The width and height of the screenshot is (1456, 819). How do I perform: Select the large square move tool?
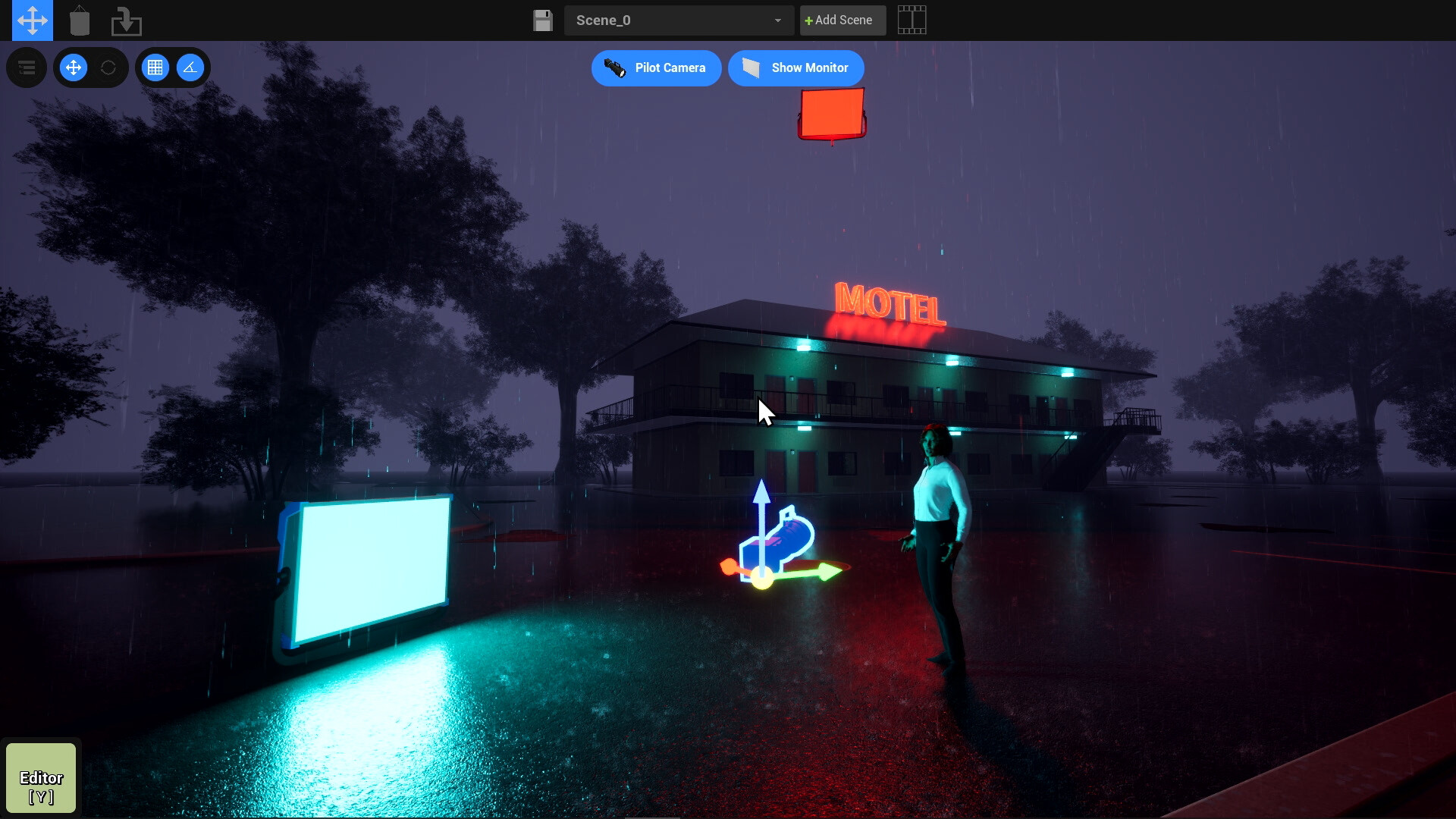point(33,20)
